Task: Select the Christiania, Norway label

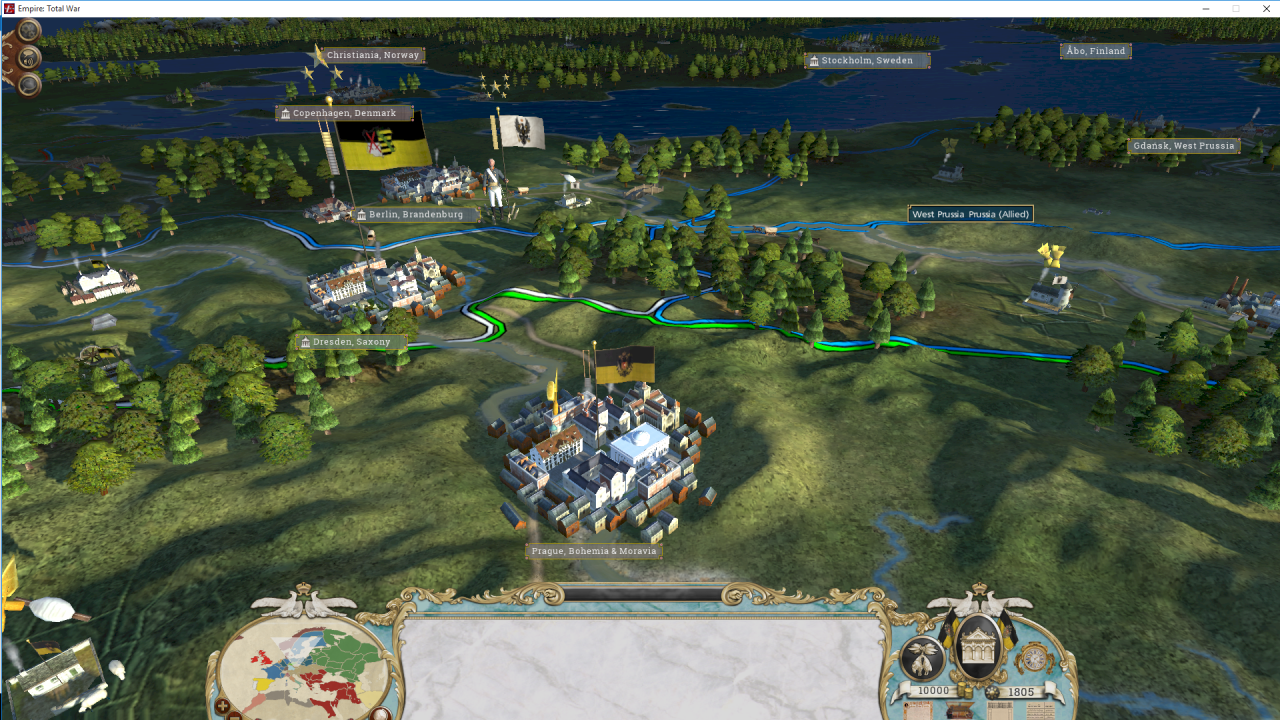Action: (x=372, y=55)
